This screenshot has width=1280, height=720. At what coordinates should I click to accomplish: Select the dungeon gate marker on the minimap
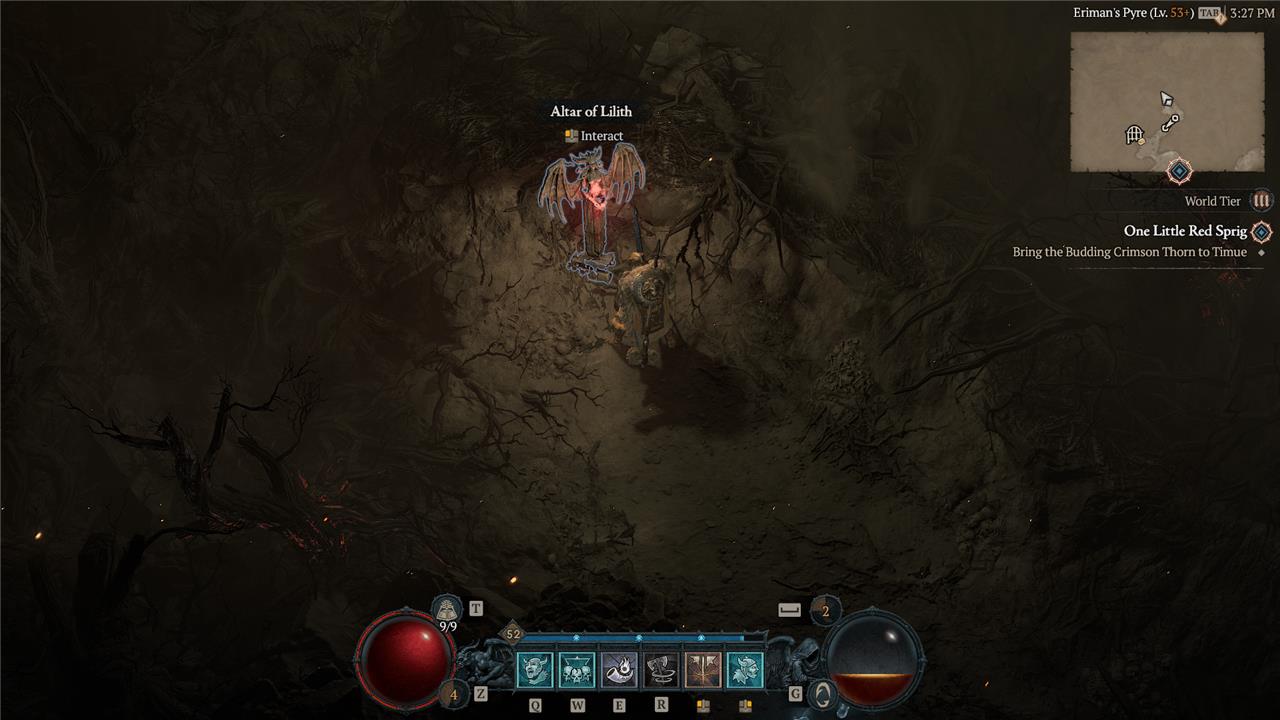coord(1134,134)
